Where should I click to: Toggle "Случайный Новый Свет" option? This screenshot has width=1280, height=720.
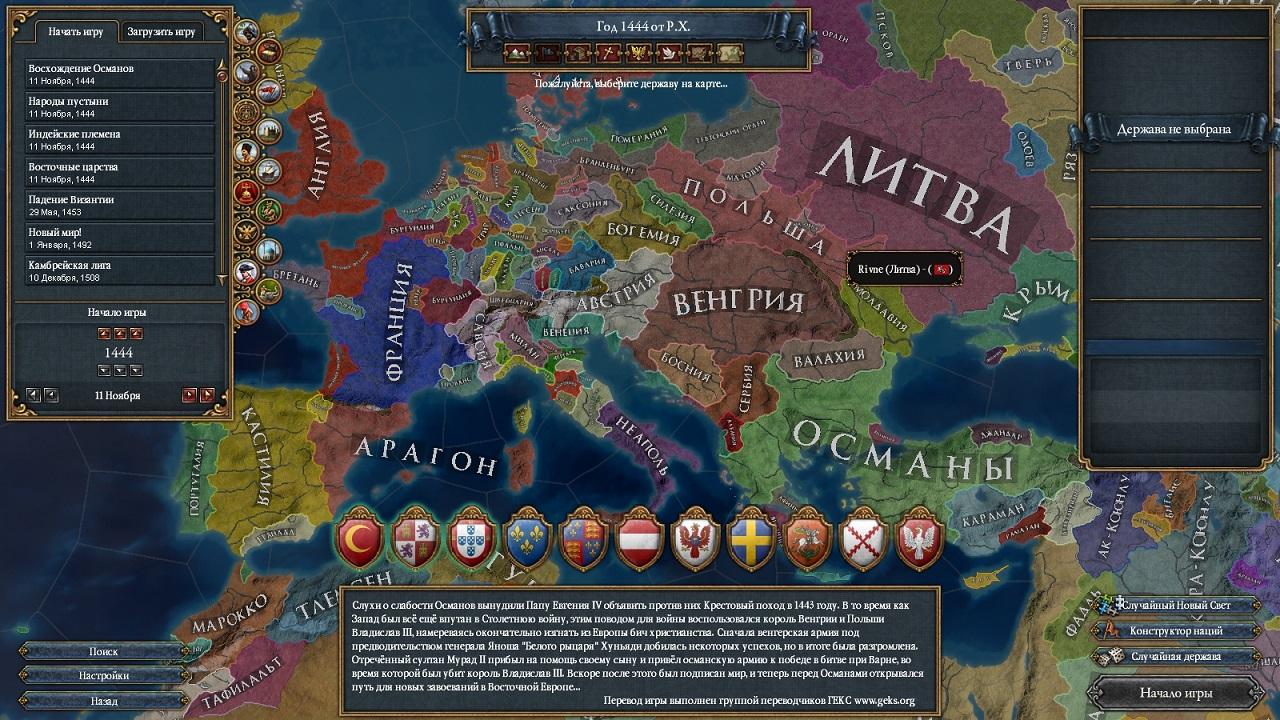pyautogui.click(x=1176, y=605)
